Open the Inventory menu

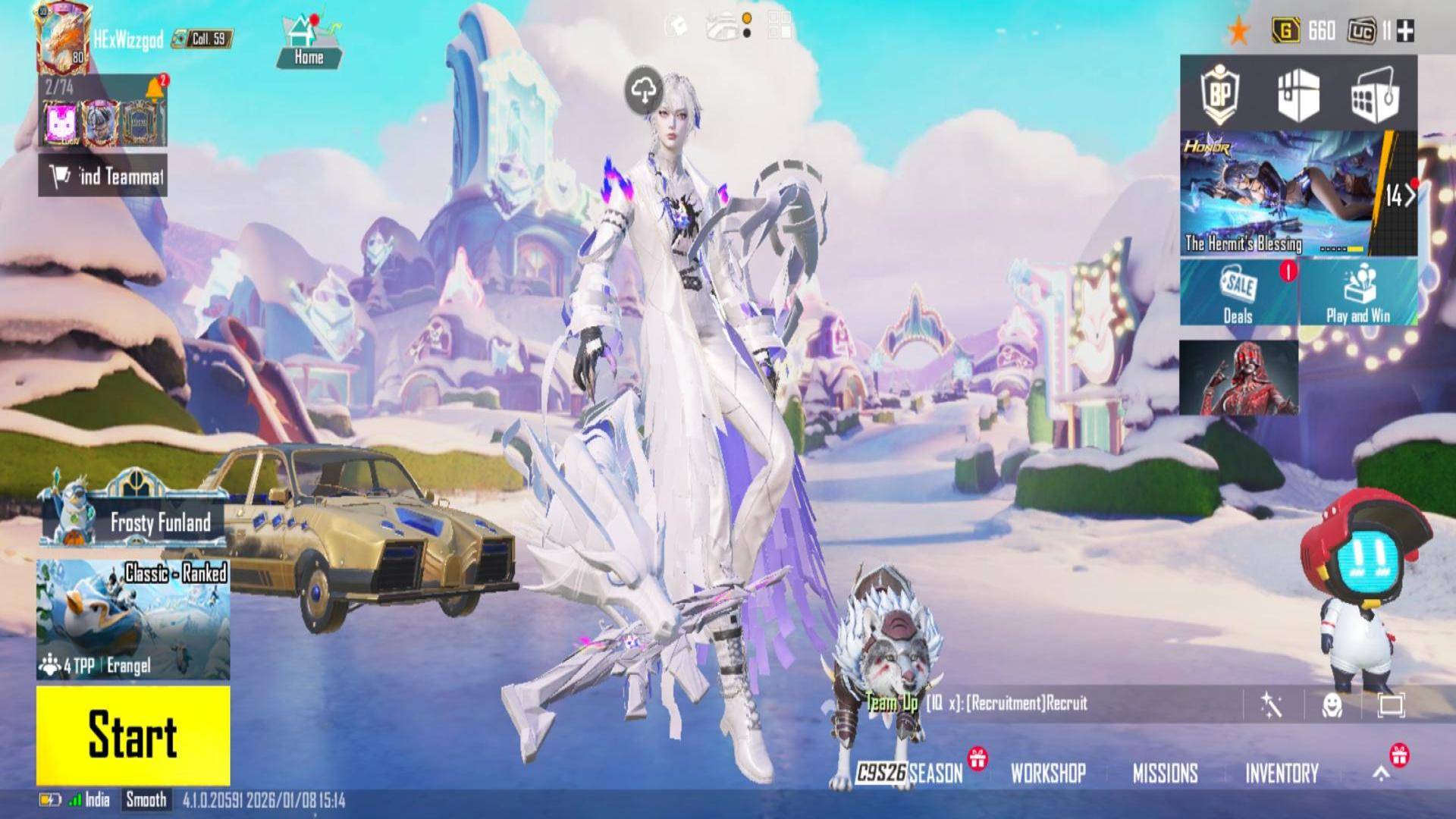[x=1282, y=773]
